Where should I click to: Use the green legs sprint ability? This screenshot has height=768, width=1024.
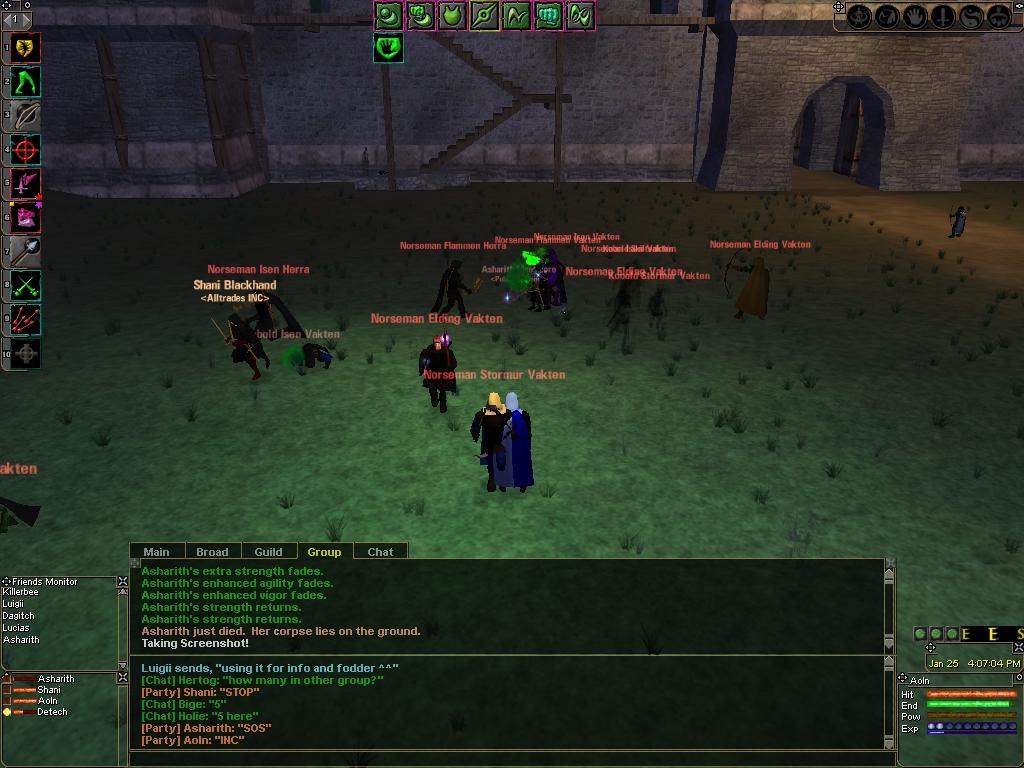(26, 81)
